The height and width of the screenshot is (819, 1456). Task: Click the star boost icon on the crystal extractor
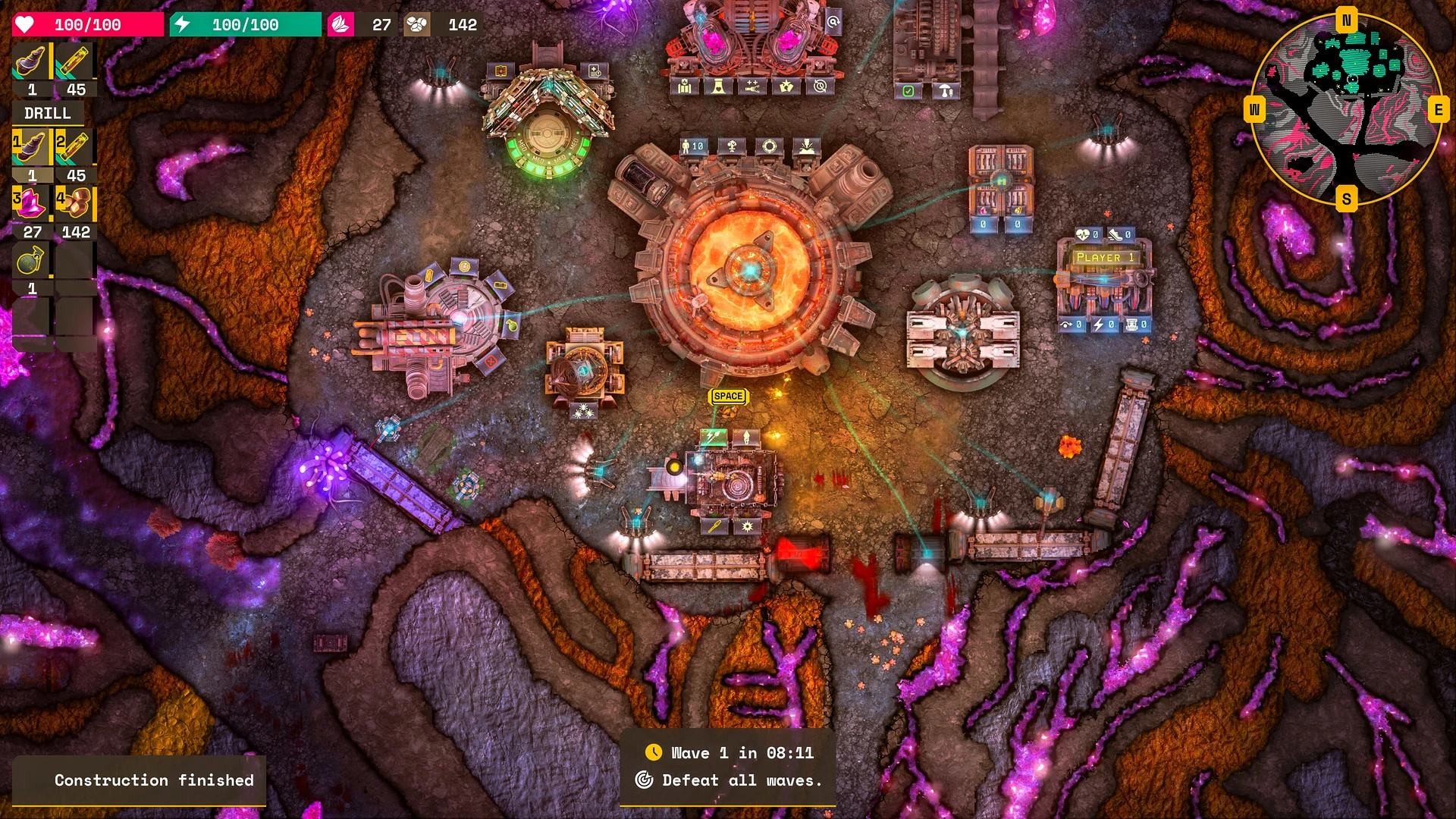[x=787, y=86]
